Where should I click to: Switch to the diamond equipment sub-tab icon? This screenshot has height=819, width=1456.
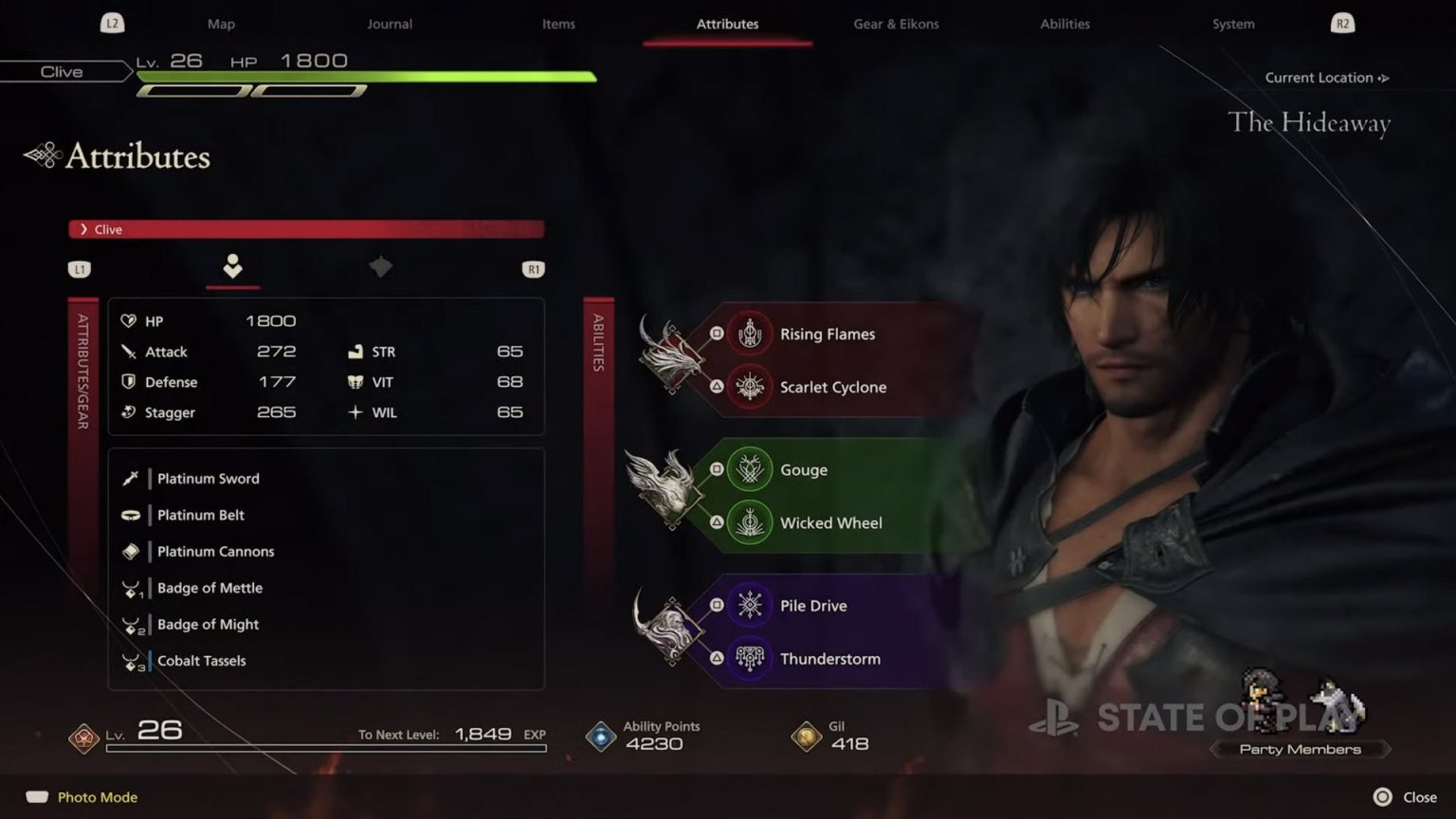pyautogui.click(x=381, y=267)
